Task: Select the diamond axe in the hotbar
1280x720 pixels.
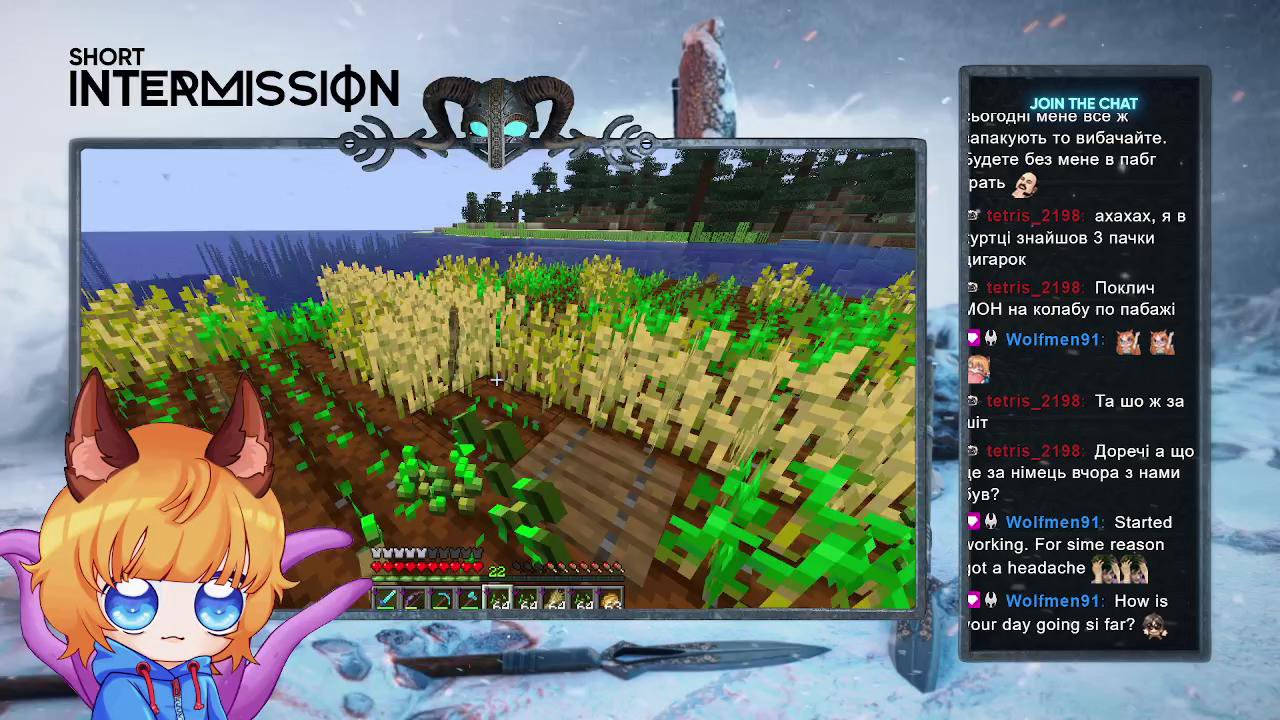Action: point(469,598)
